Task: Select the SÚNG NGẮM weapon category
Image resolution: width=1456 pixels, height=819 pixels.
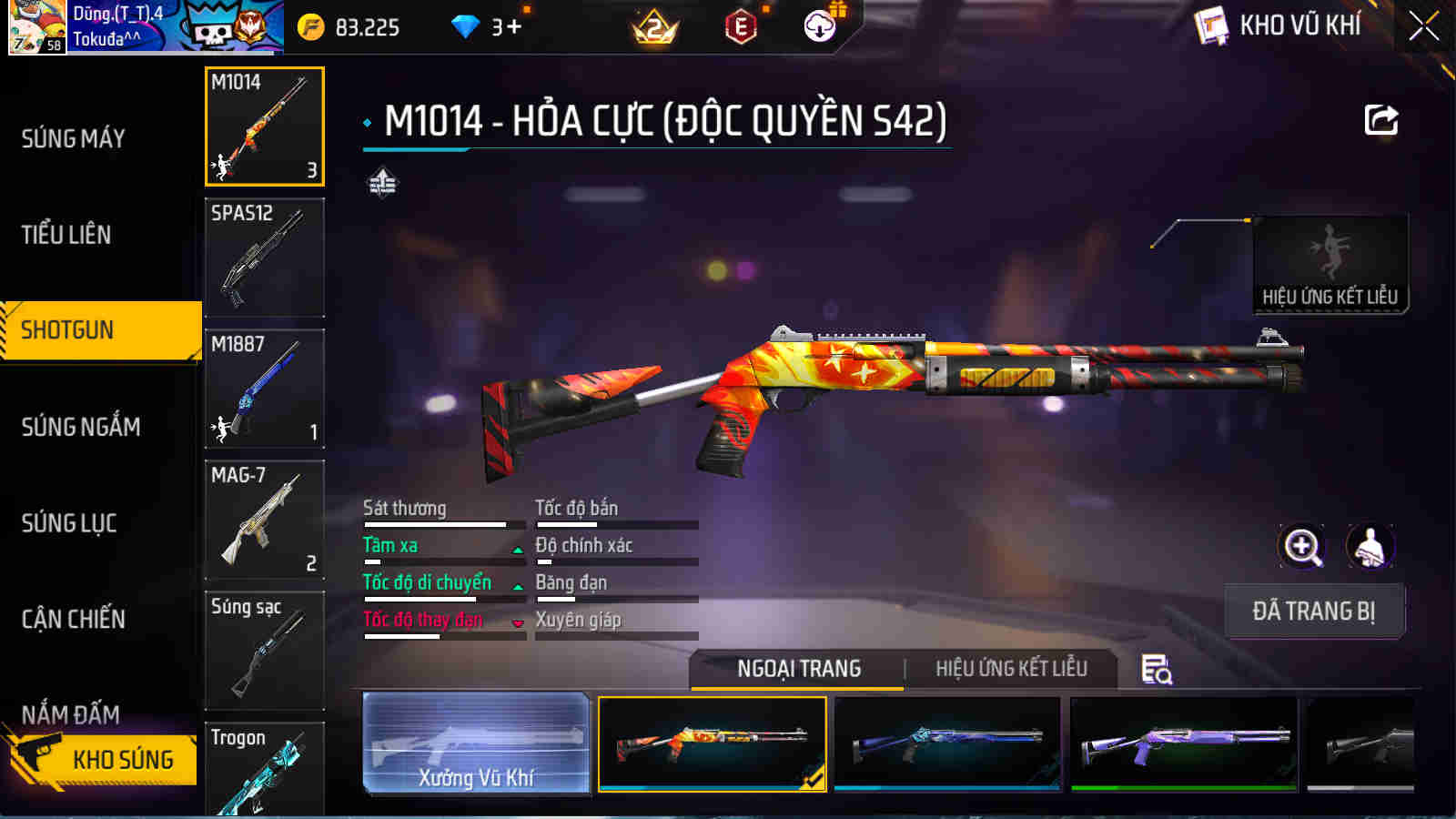Action: click(x=77, y=426)
